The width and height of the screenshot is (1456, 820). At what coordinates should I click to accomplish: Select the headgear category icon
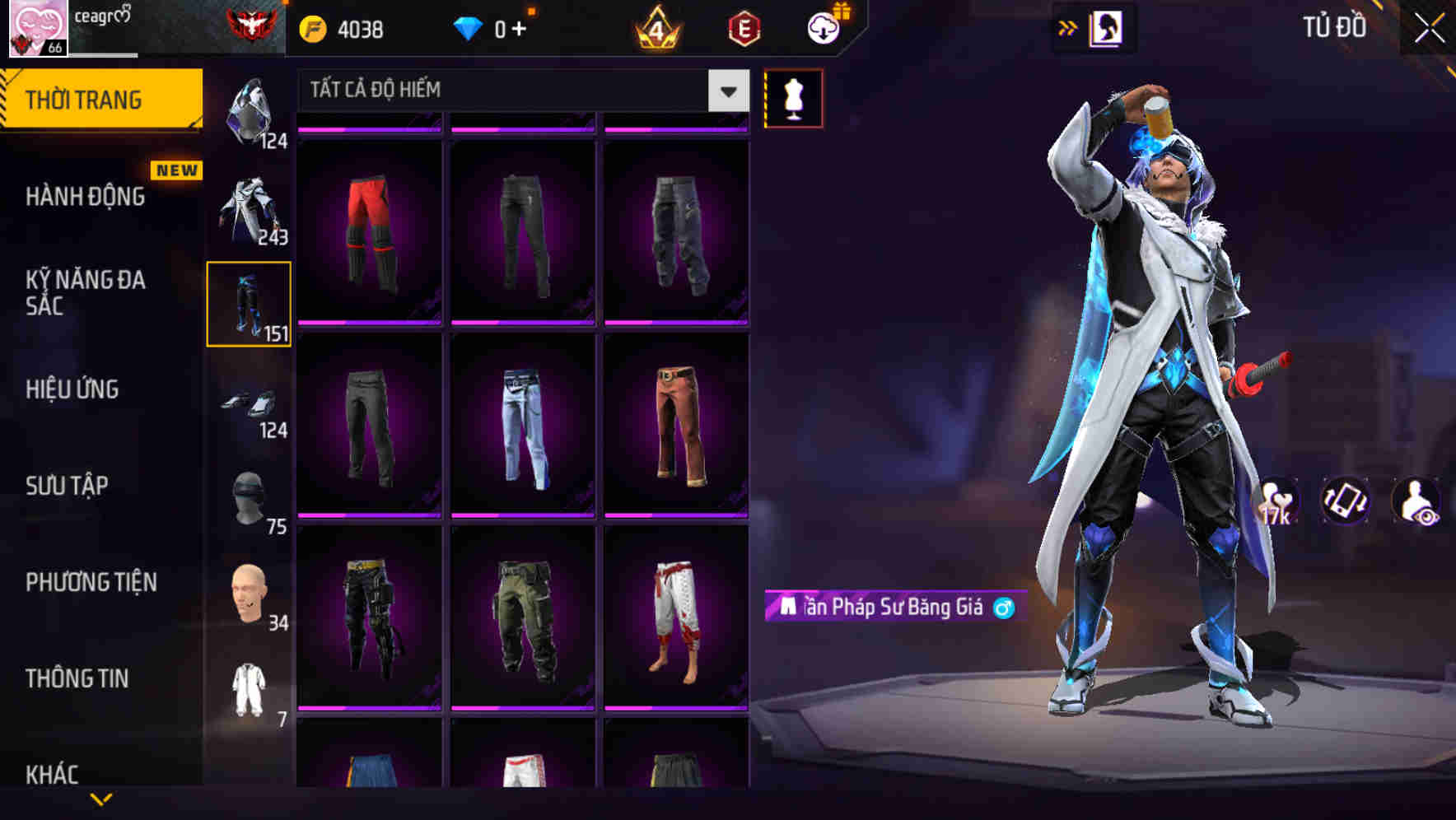[250, 111]
